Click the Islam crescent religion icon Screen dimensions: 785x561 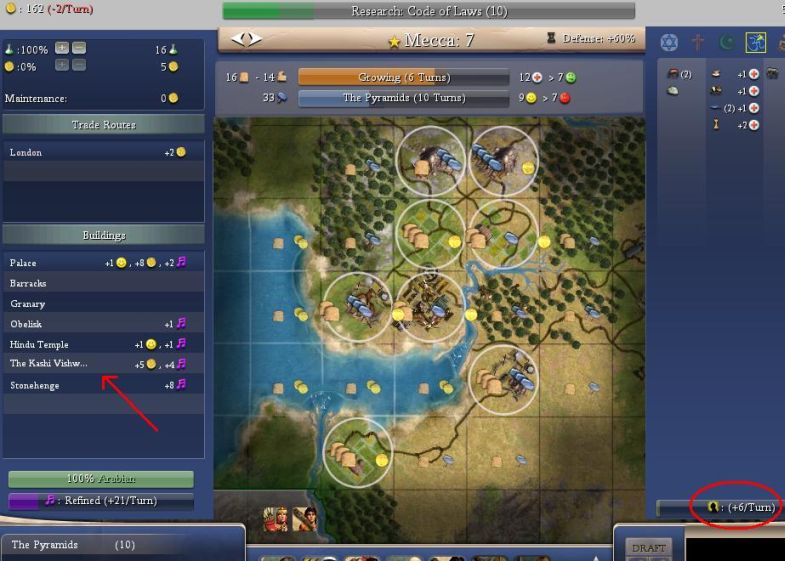[727, 43]
